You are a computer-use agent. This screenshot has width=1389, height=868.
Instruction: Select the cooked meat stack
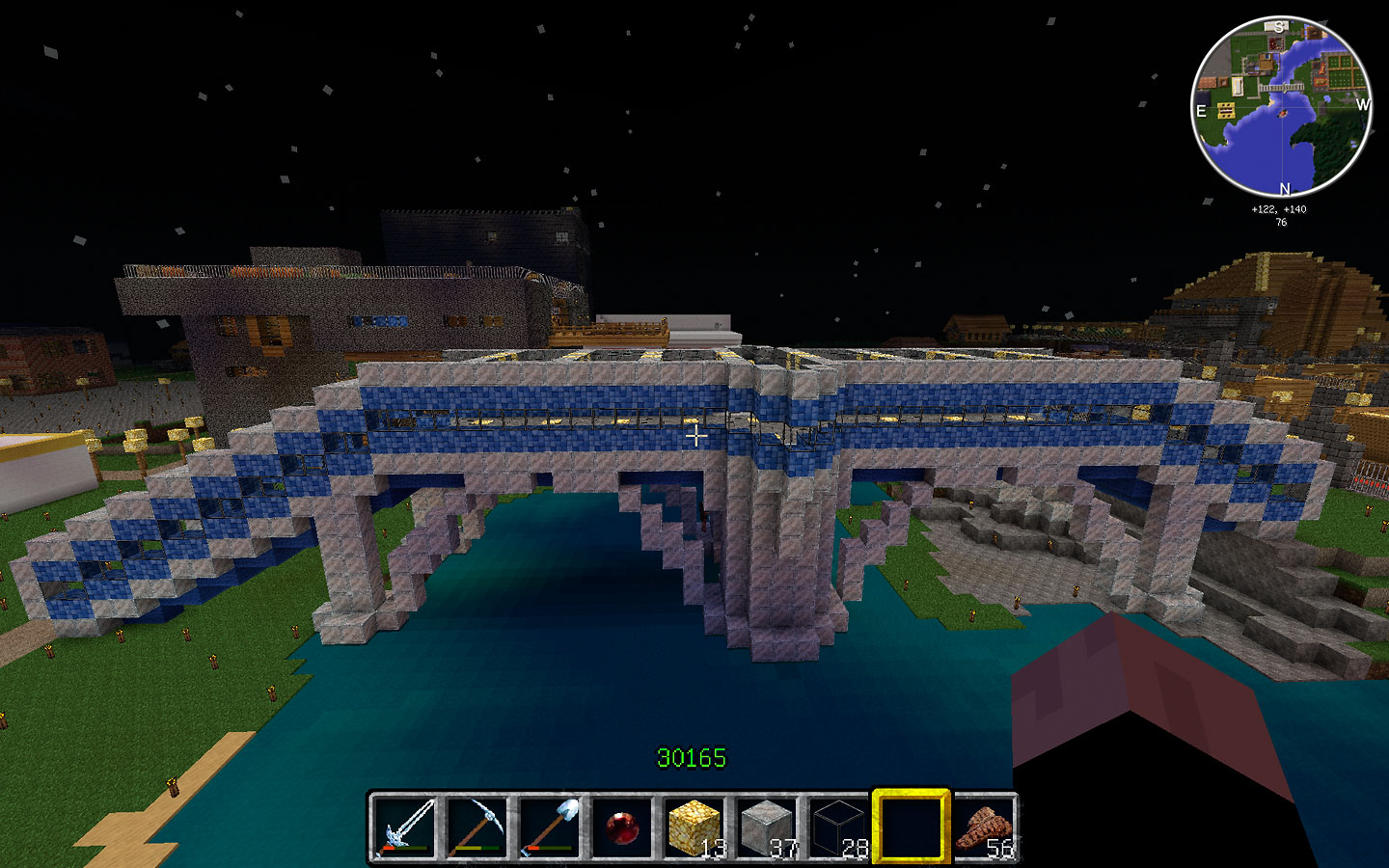[x=983, y=827]
